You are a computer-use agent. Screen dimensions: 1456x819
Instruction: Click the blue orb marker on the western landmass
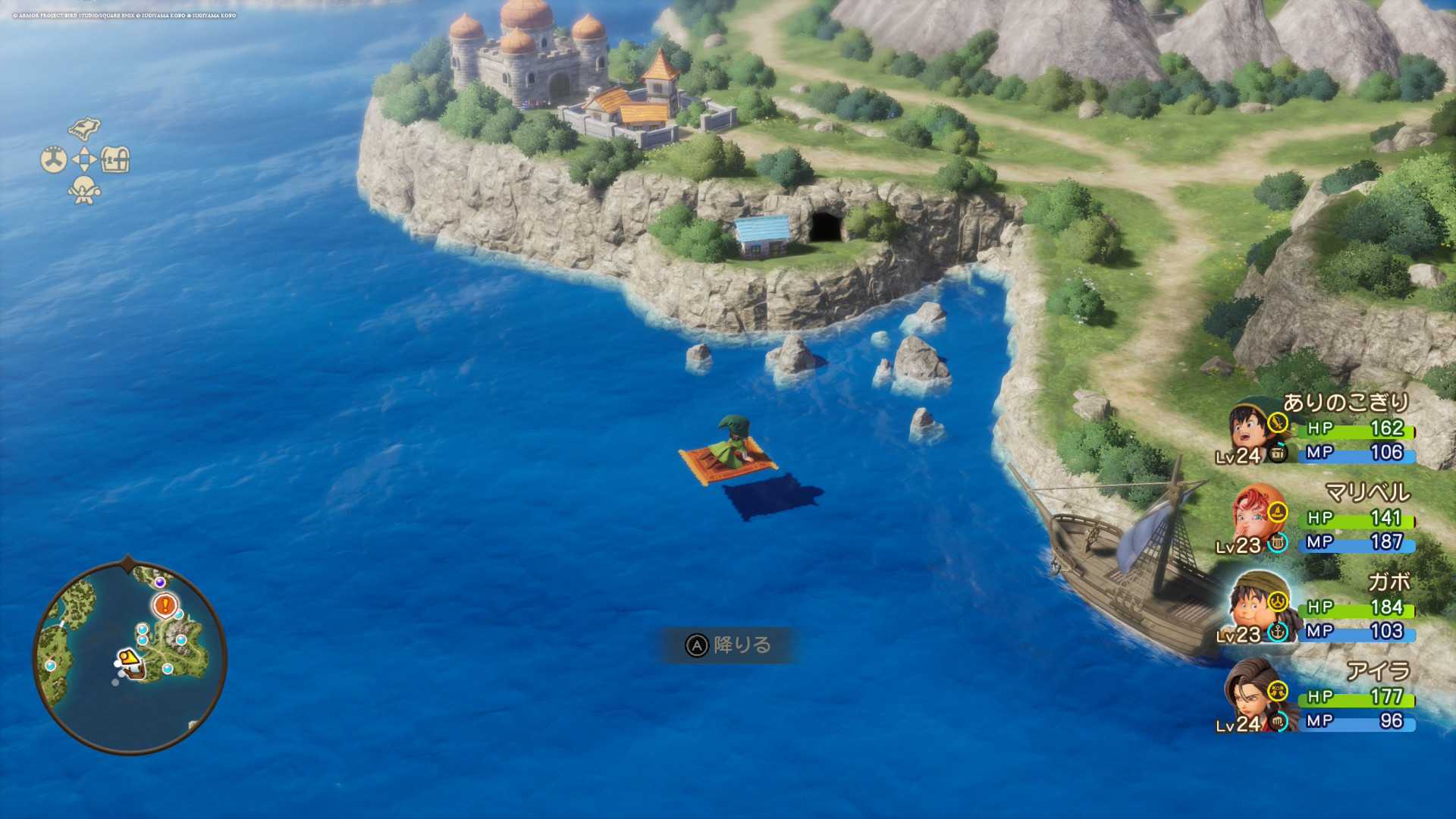(51, 665)
